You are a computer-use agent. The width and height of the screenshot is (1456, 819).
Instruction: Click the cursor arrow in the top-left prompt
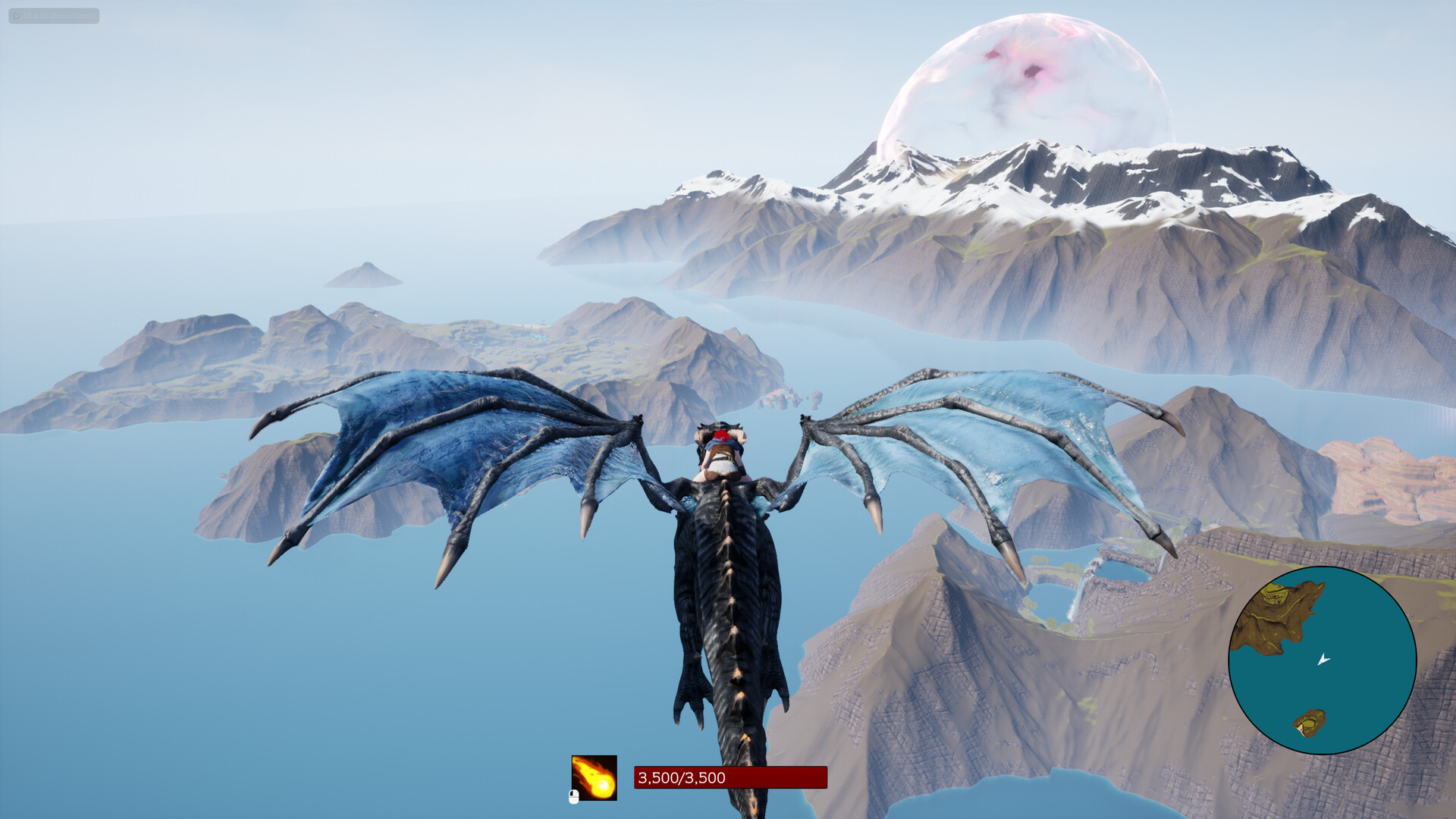point(16,15)
